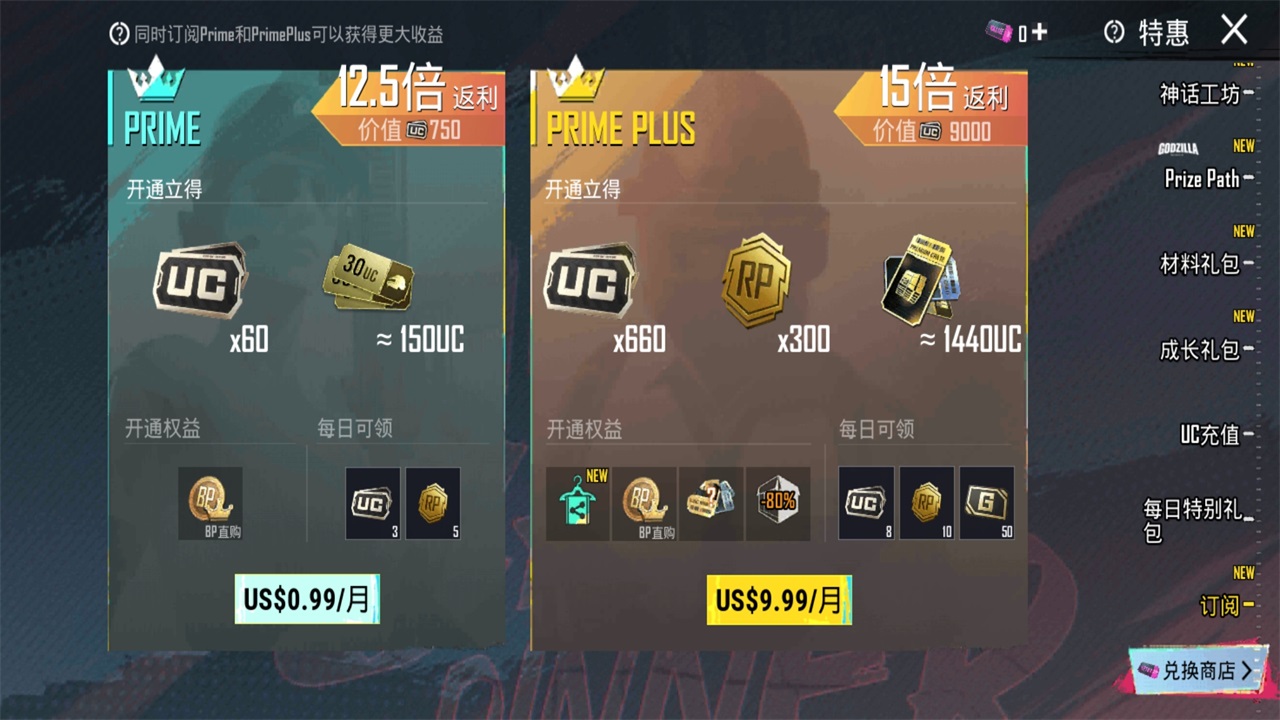Add more vouchers with the plus button
The image size is (1280, 720).
click(1039, 33)
